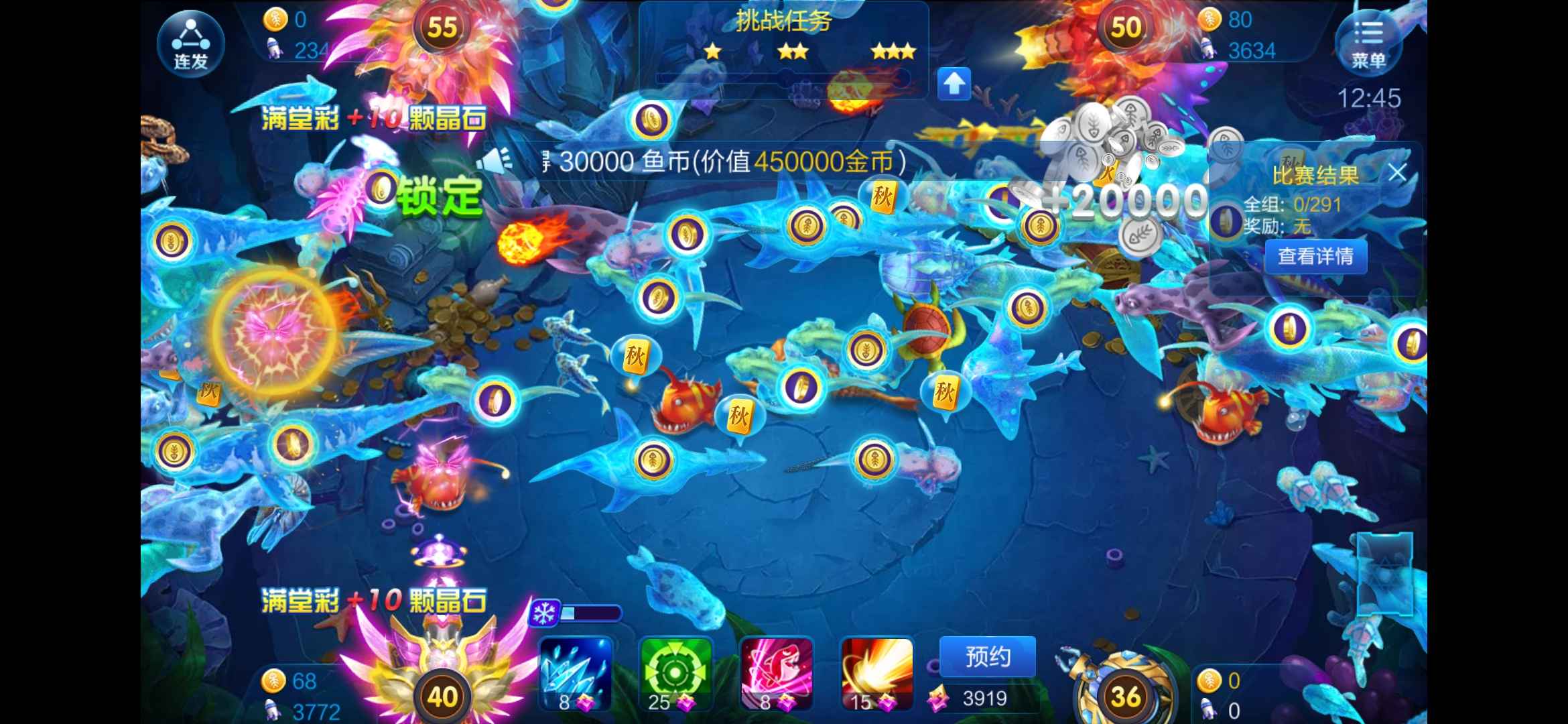1568x724 pixels.
Task: Click 查看详情 in the match results panel
Action: 1315,256
